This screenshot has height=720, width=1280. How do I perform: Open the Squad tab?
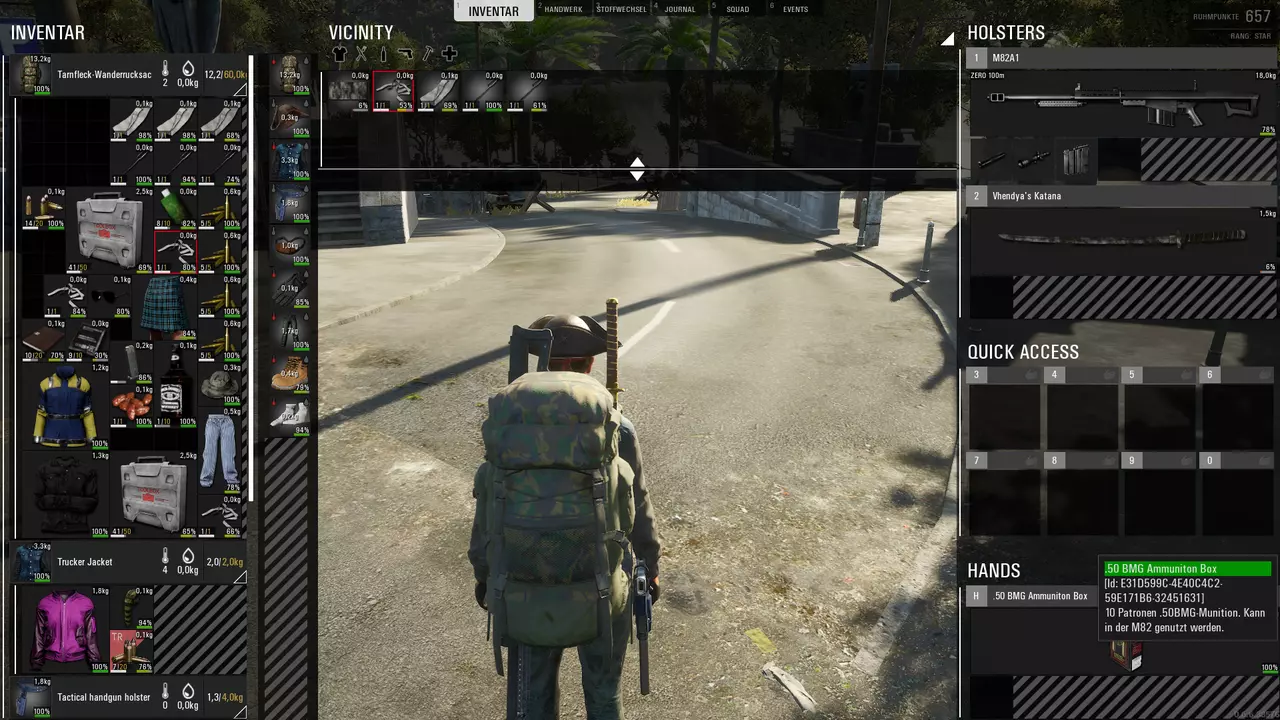pyautogui.click(x=737, y=10)
